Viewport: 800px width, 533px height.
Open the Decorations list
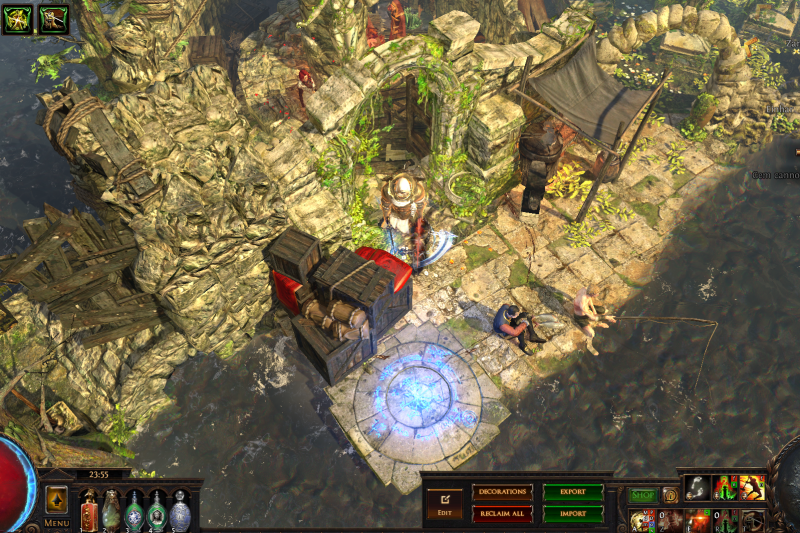click(502, 492)
